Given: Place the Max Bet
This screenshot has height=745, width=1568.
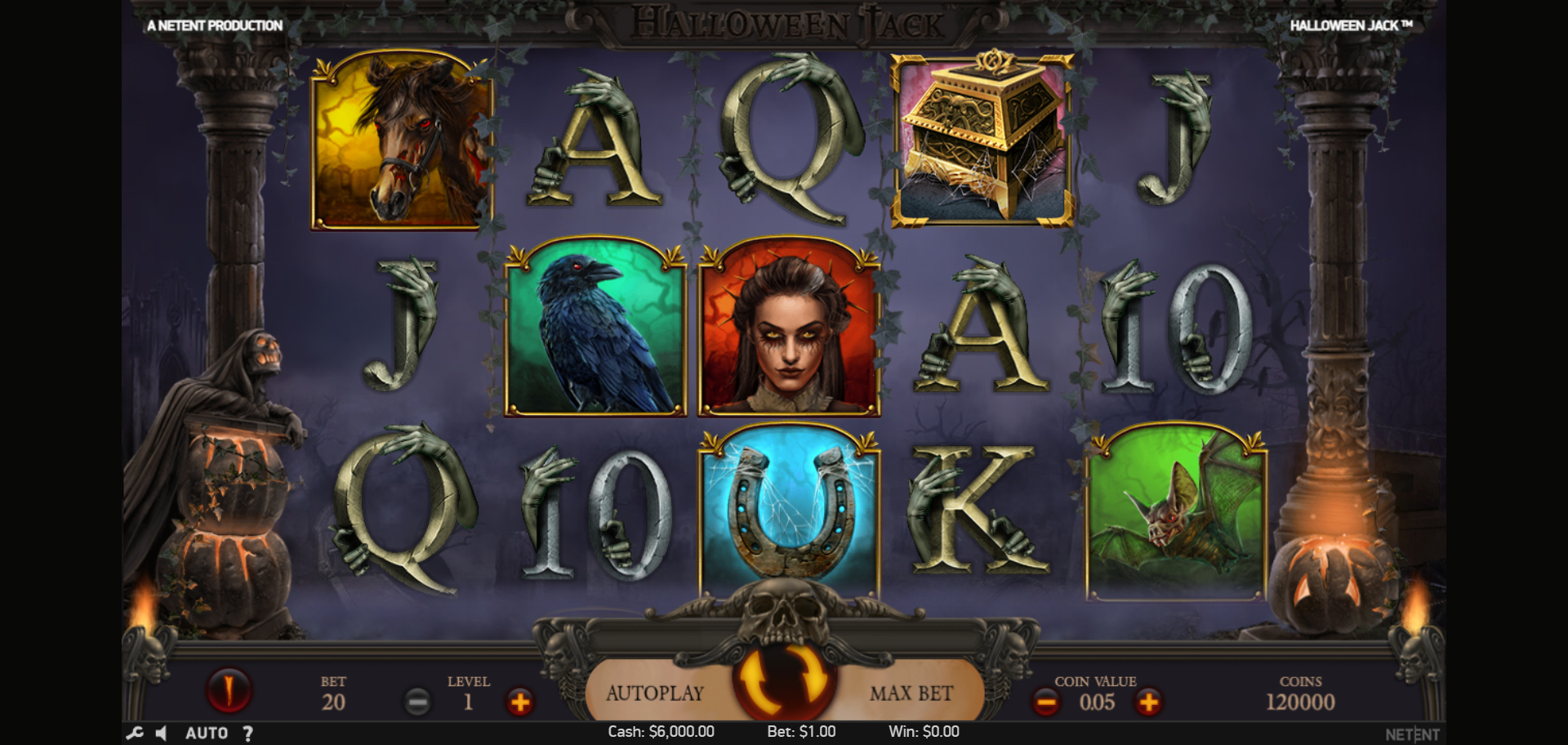Looking at the screenshot, I should 911,694.
